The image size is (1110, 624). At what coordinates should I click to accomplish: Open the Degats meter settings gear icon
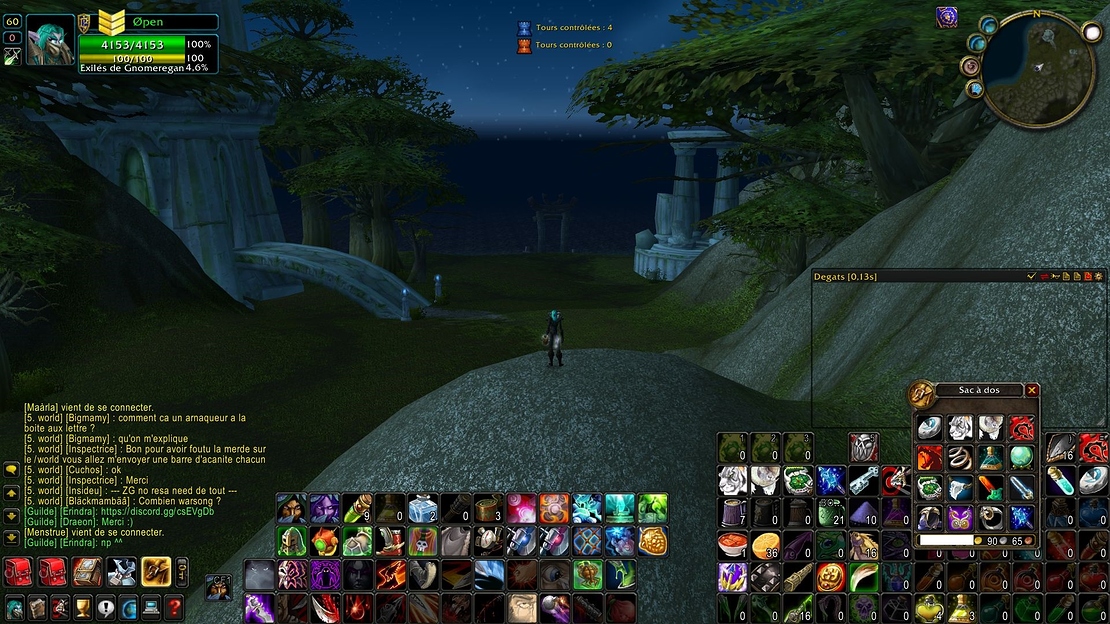point(1099,276)
